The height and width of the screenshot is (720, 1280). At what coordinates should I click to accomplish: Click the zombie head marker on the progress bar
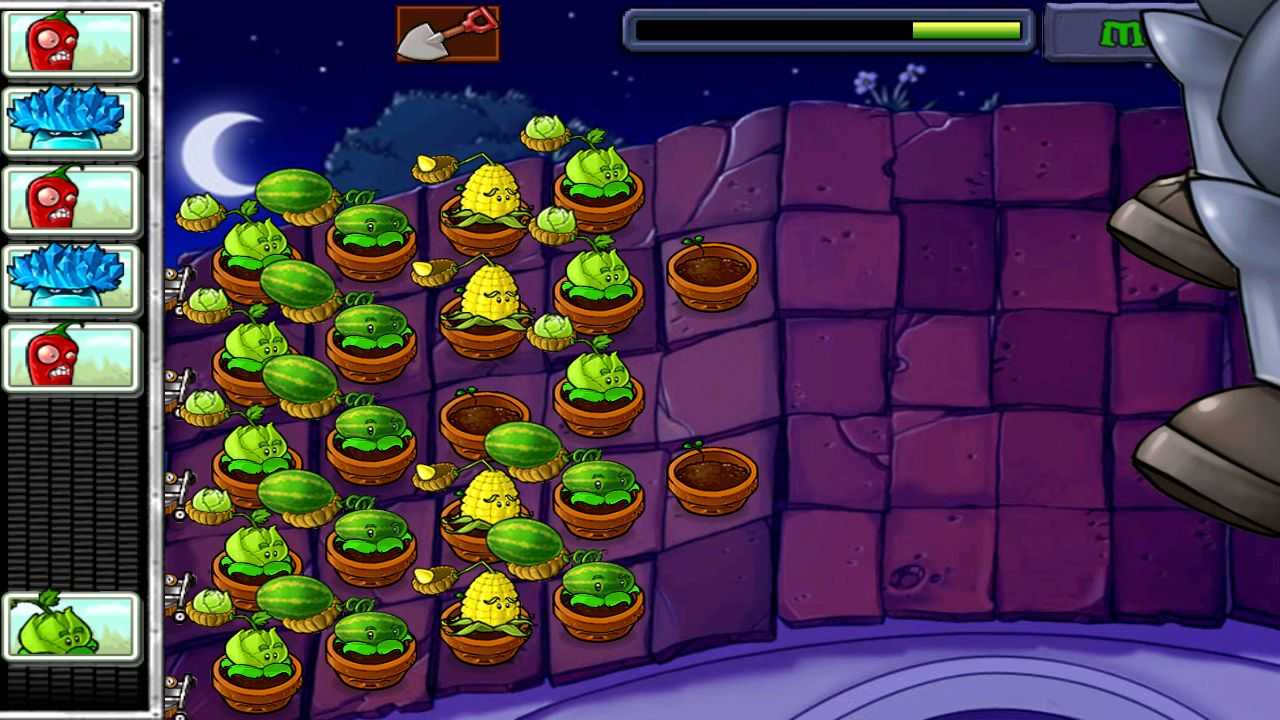click(913, 29)
